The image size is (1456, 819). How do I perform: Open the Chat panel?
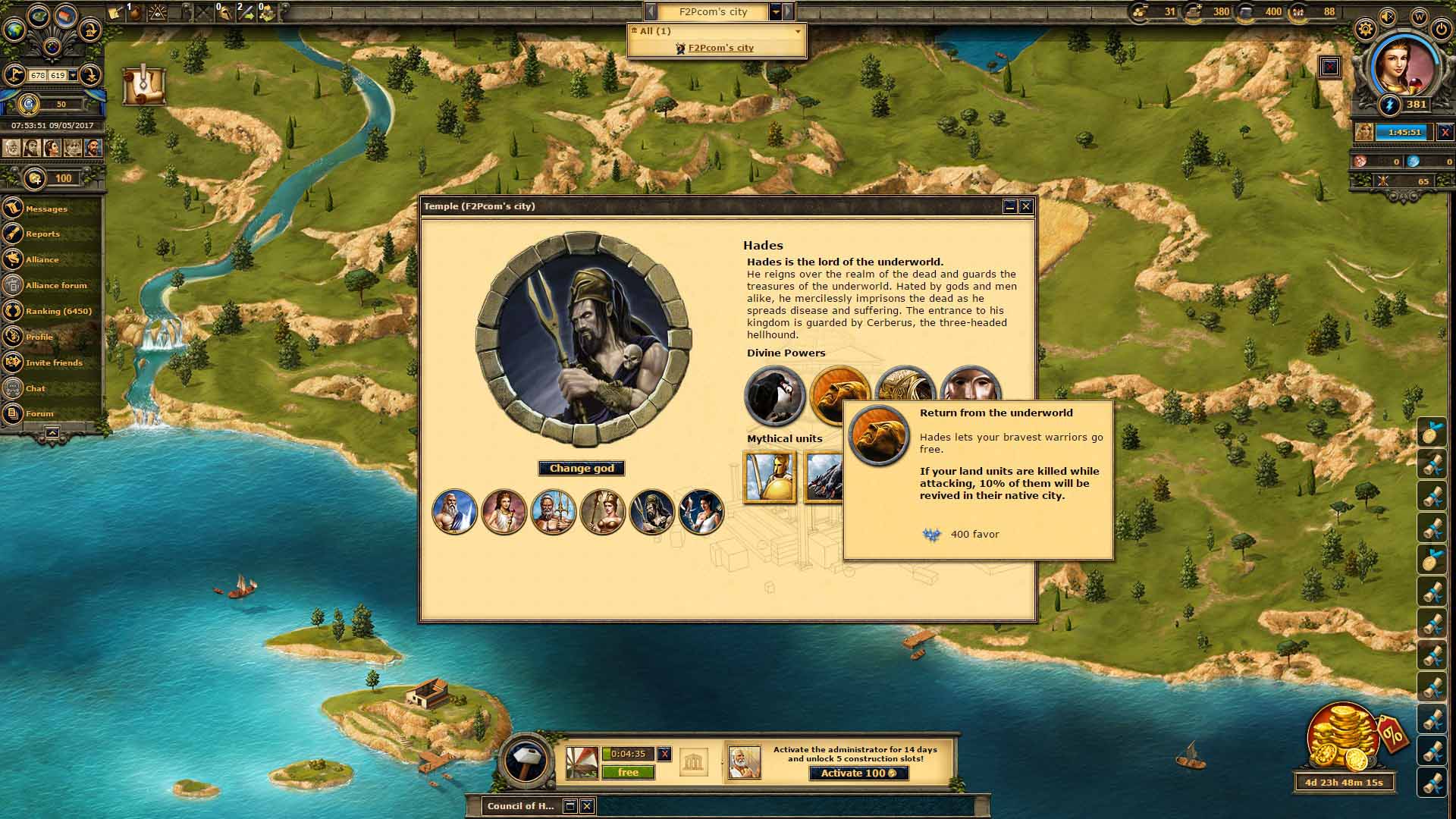tap(36, 388)
